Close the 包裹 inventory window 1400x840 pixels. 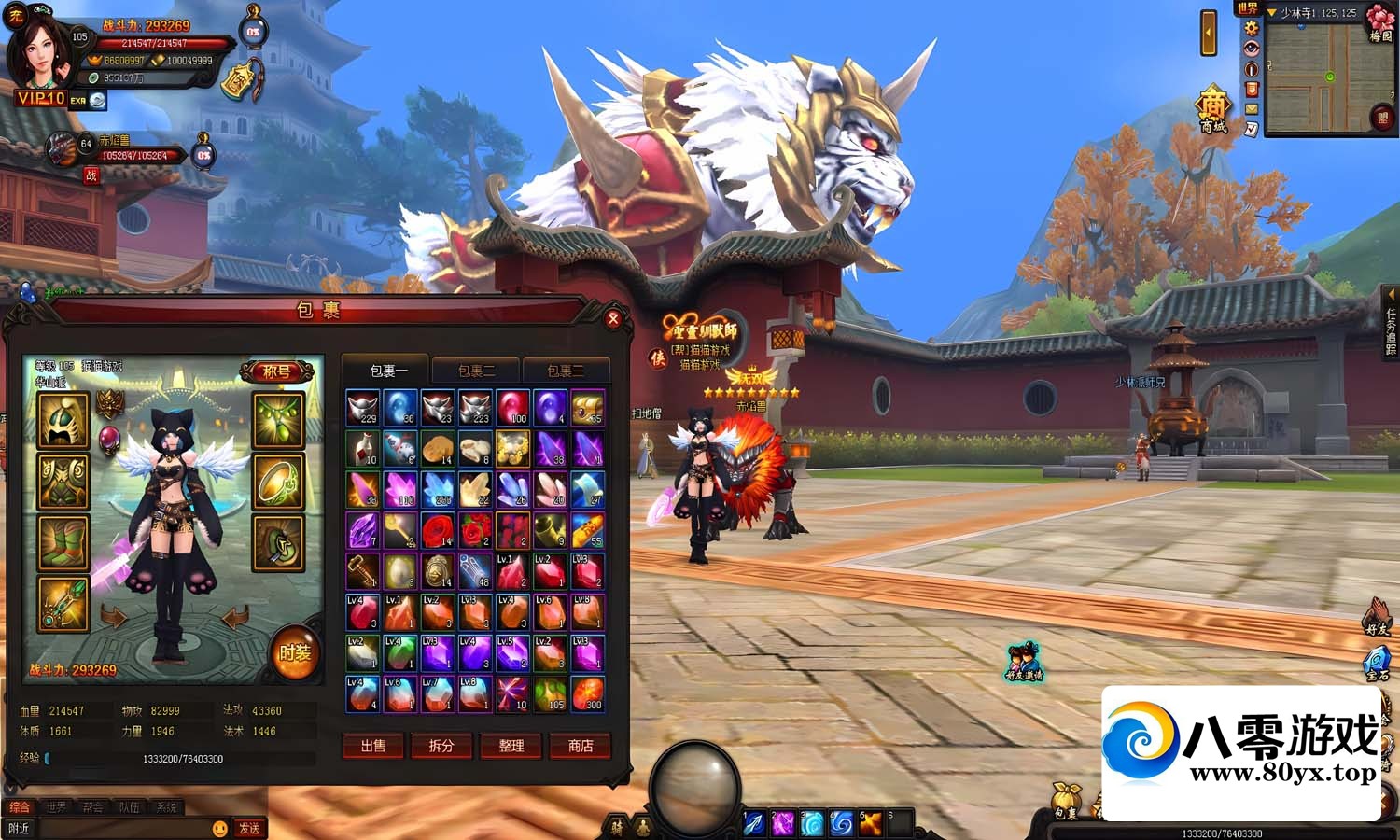tap(613, 318)
